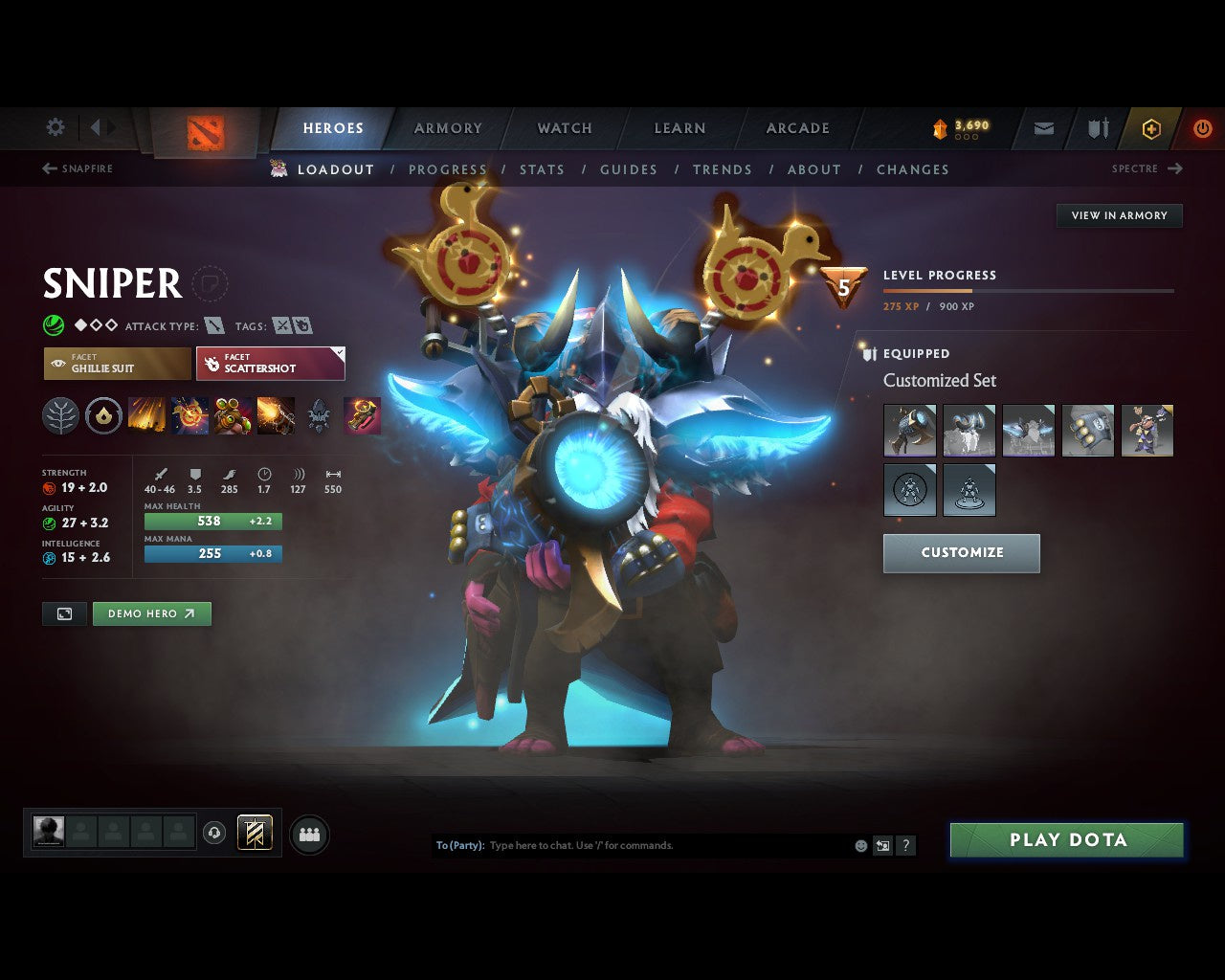Click the innate ability toggle icon
Image resolution: width=1225 pixels, height=980 pixels.
click(101, 416)
